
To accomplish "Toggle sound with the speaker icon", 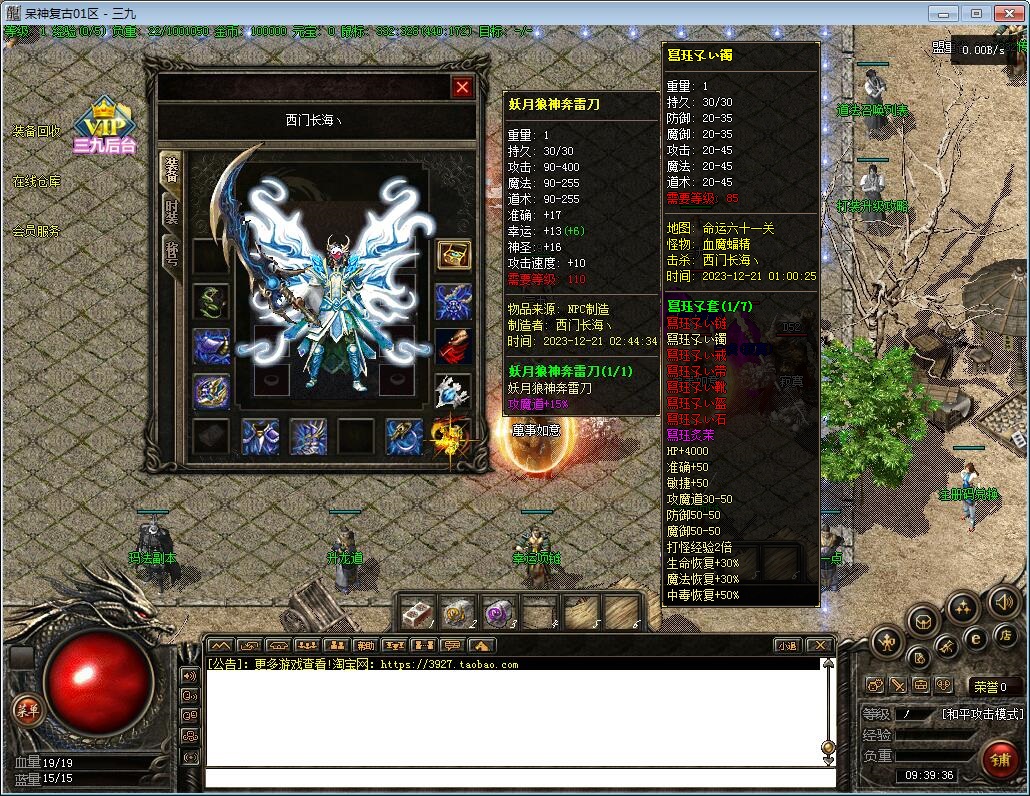I will point(1004,602).
